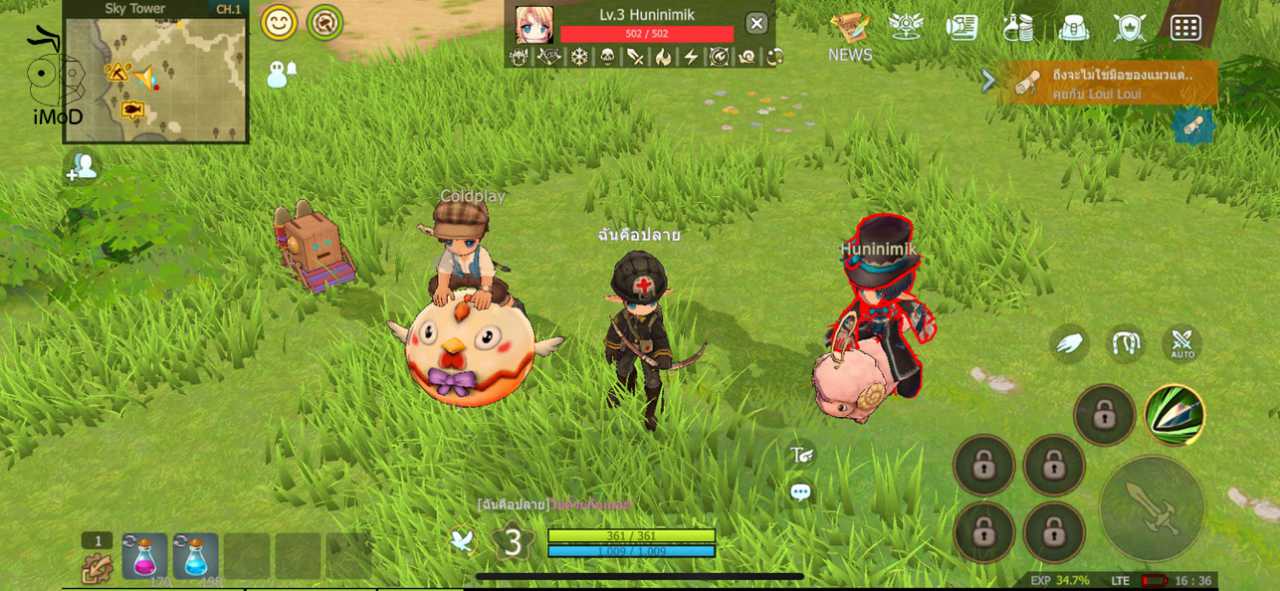Open the chat speech bubble
This screenshot has width=1280, height=591.
[800, 492]
